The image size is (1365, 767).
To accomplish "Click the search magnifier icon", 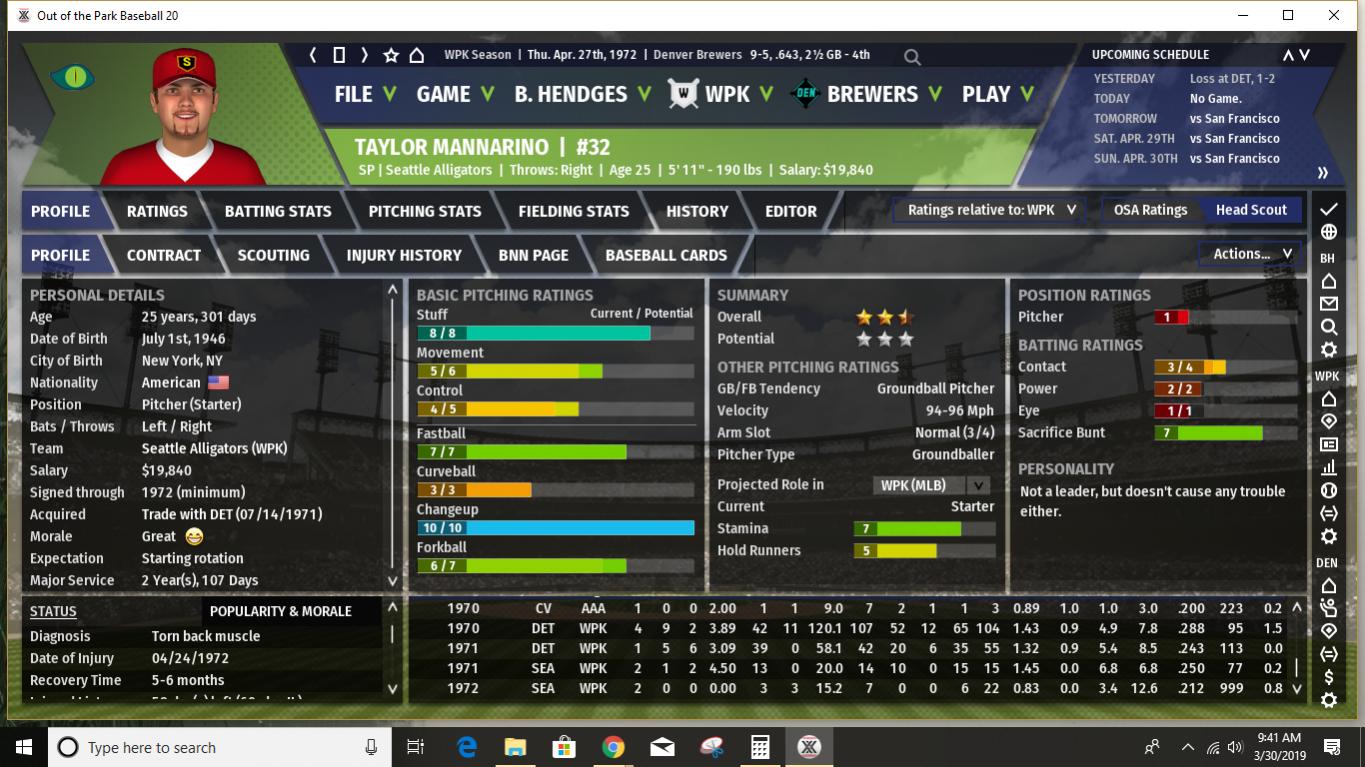I will click(x=912, y=57).
